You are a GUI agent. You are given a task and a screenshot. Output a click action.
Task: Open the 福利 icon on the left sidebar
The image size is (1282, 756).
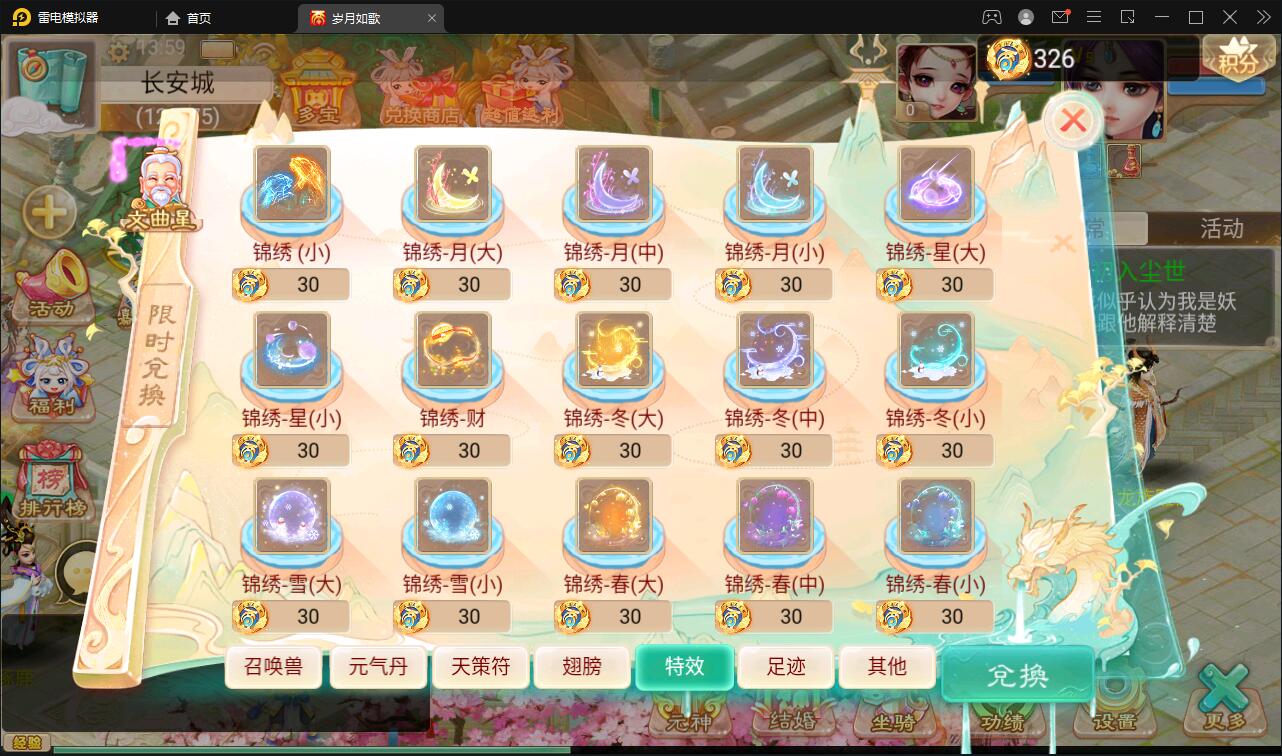[x=52, y=378]
